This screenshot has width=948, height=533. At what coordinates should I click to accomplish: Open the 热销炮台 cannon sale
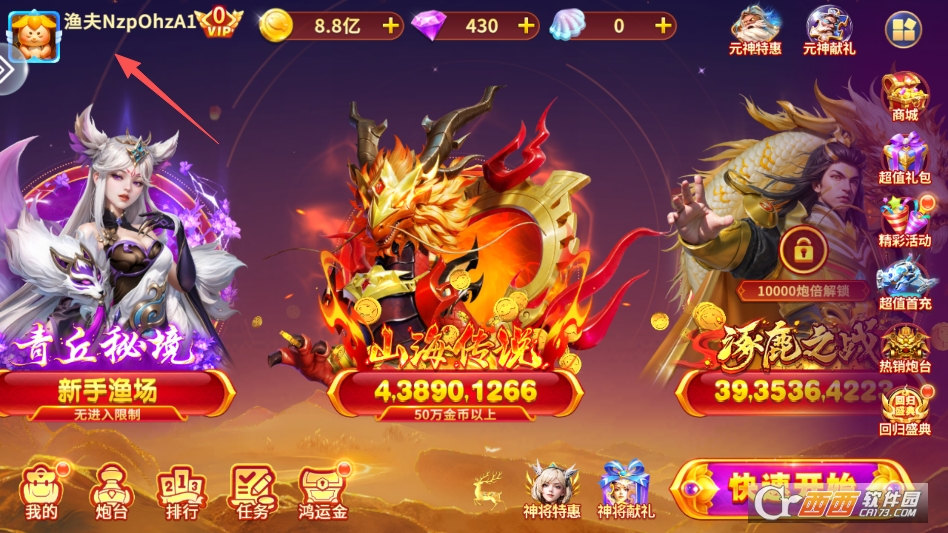(904, 345)
